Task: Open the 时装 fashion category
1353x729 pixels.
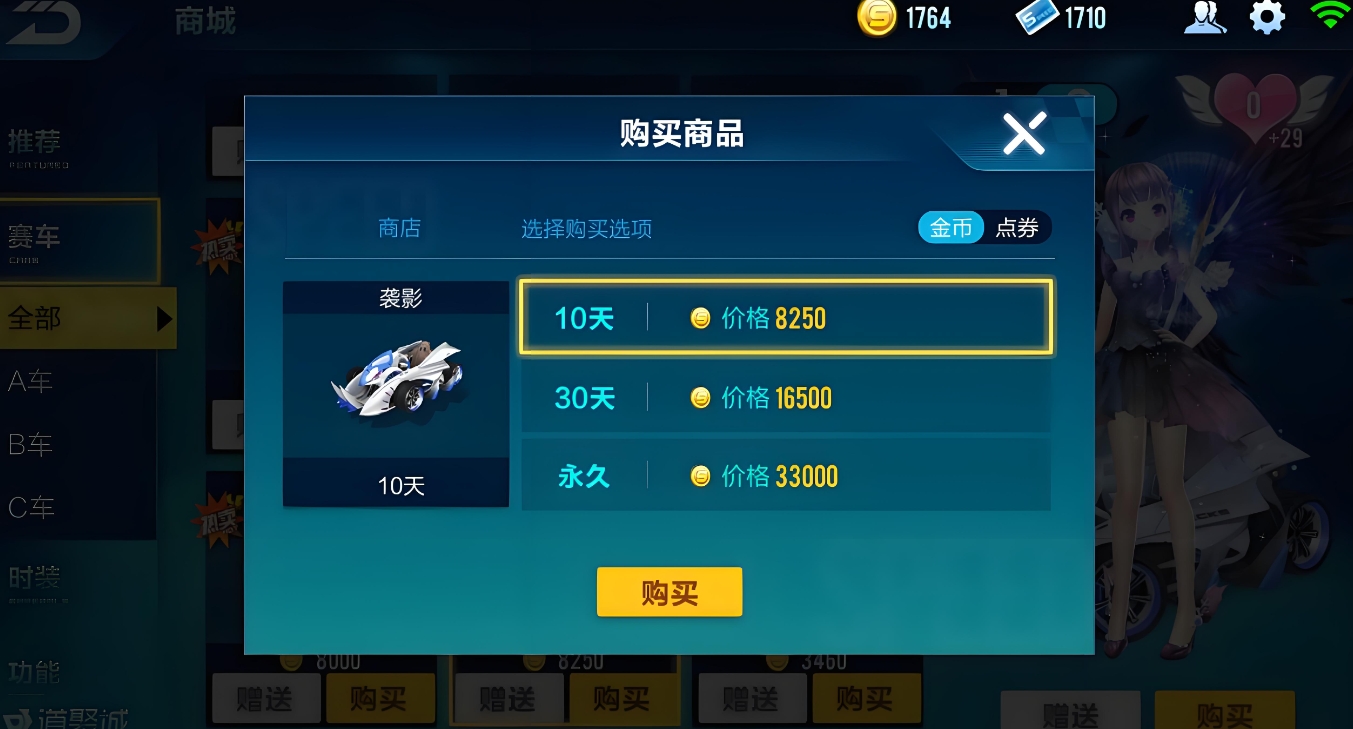Action: coord(33,578)
